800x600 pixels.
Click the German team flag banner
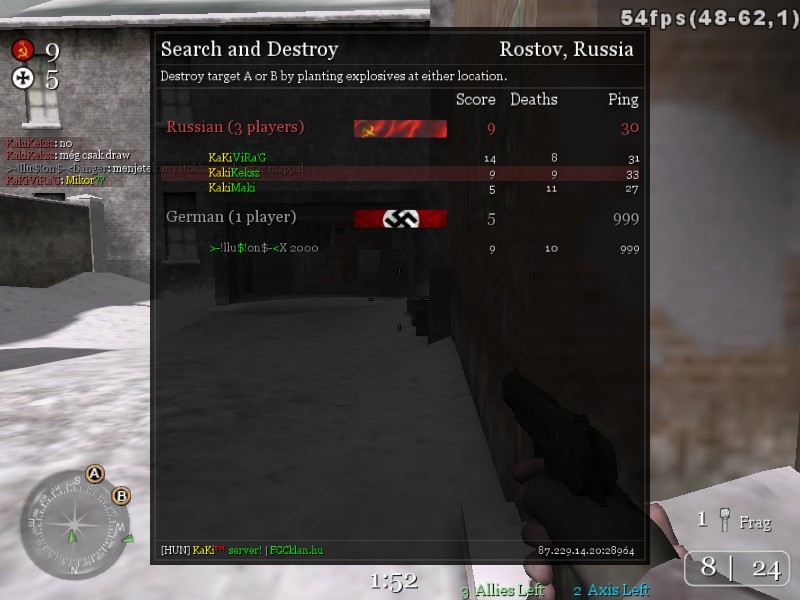400,219
